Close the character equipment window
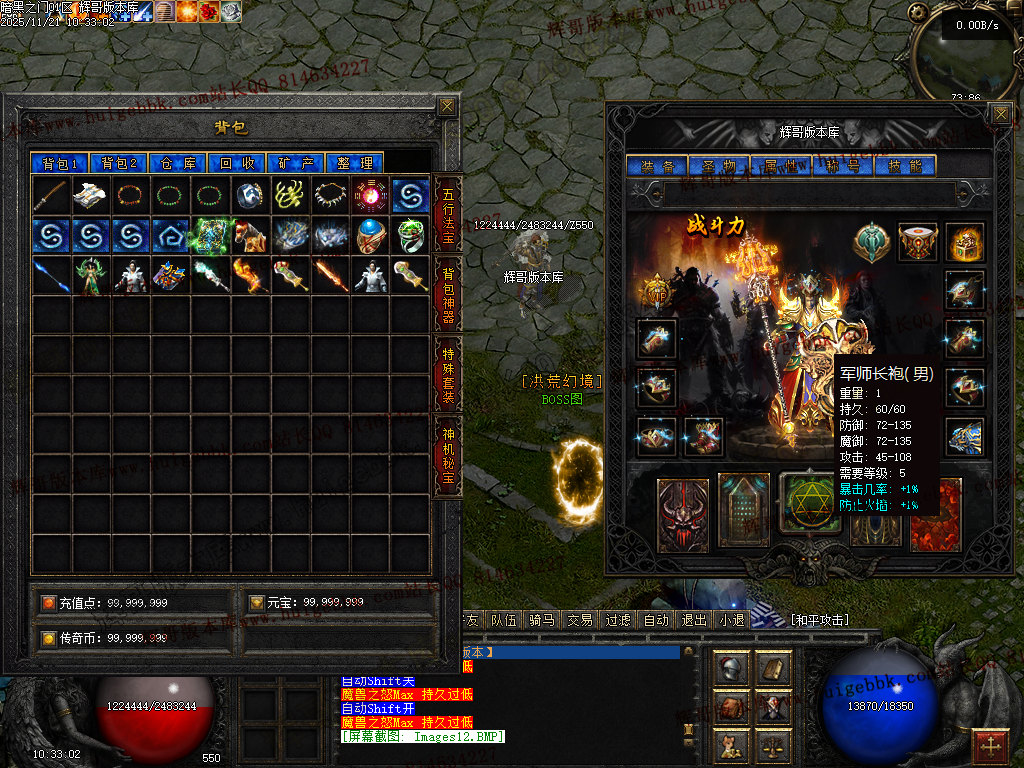1024x768 pixels. (1001, 113)
